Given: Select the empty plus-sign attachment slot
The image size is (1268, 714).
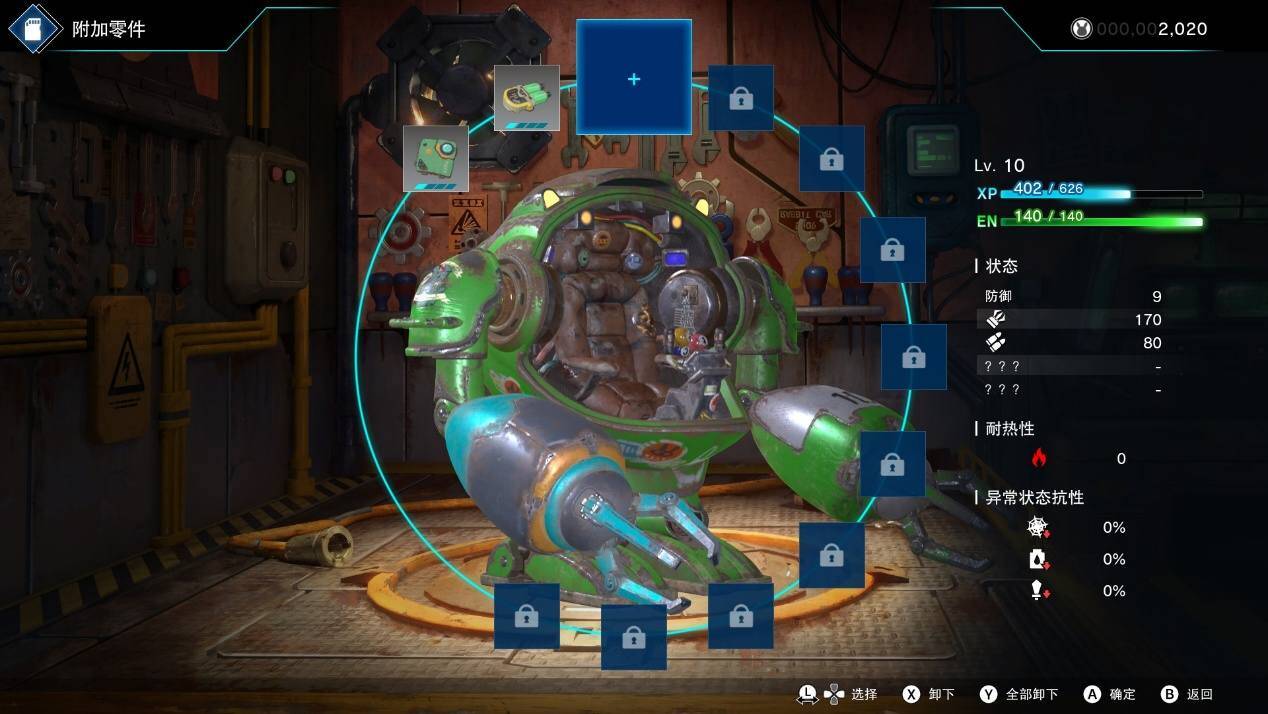Looking at the screenshot, I should tap(633, 78).
